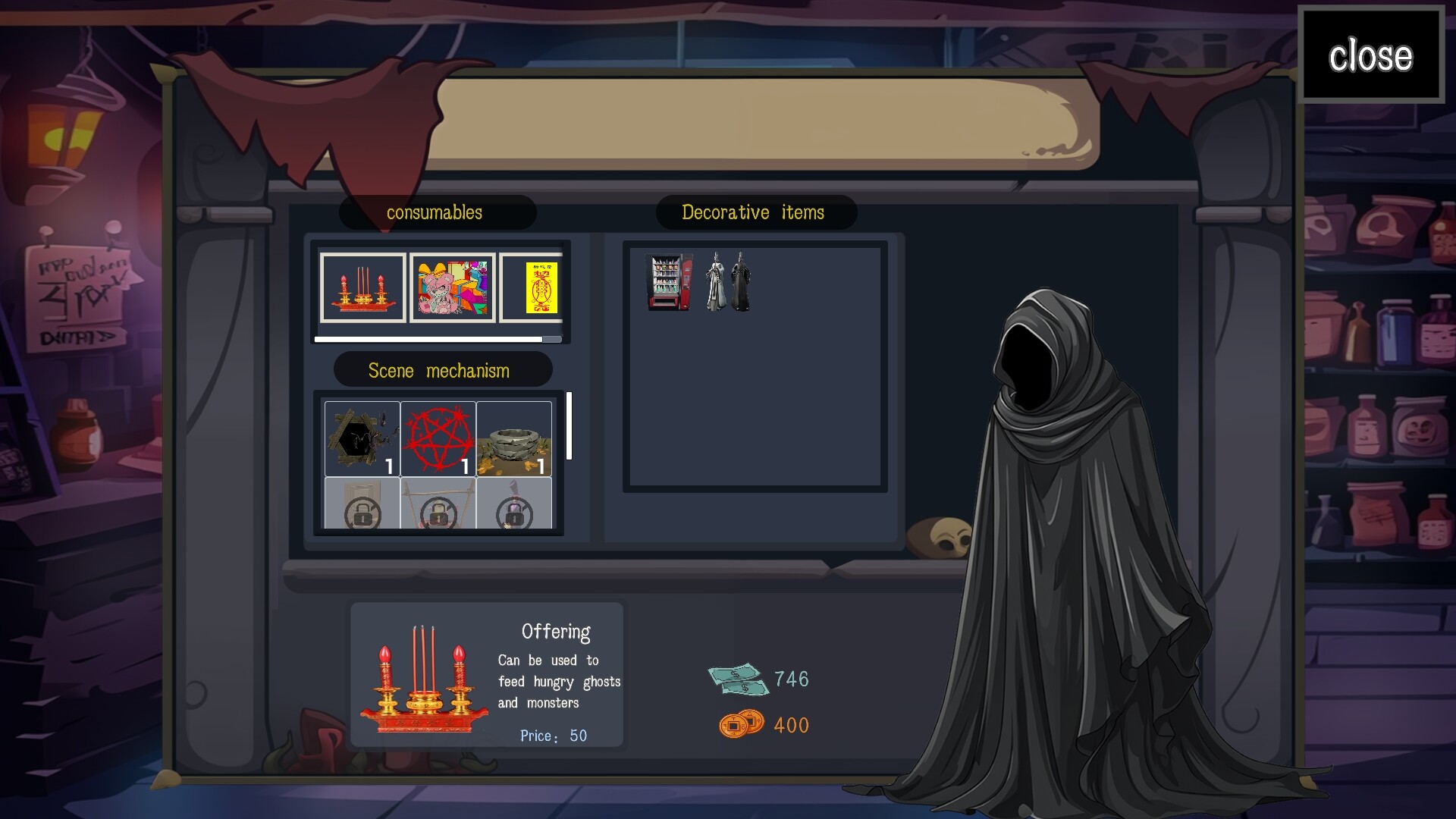This screenshot has width=1456, height=819.
Task: Click the gold coins counter showing 400
Action: 766,725
